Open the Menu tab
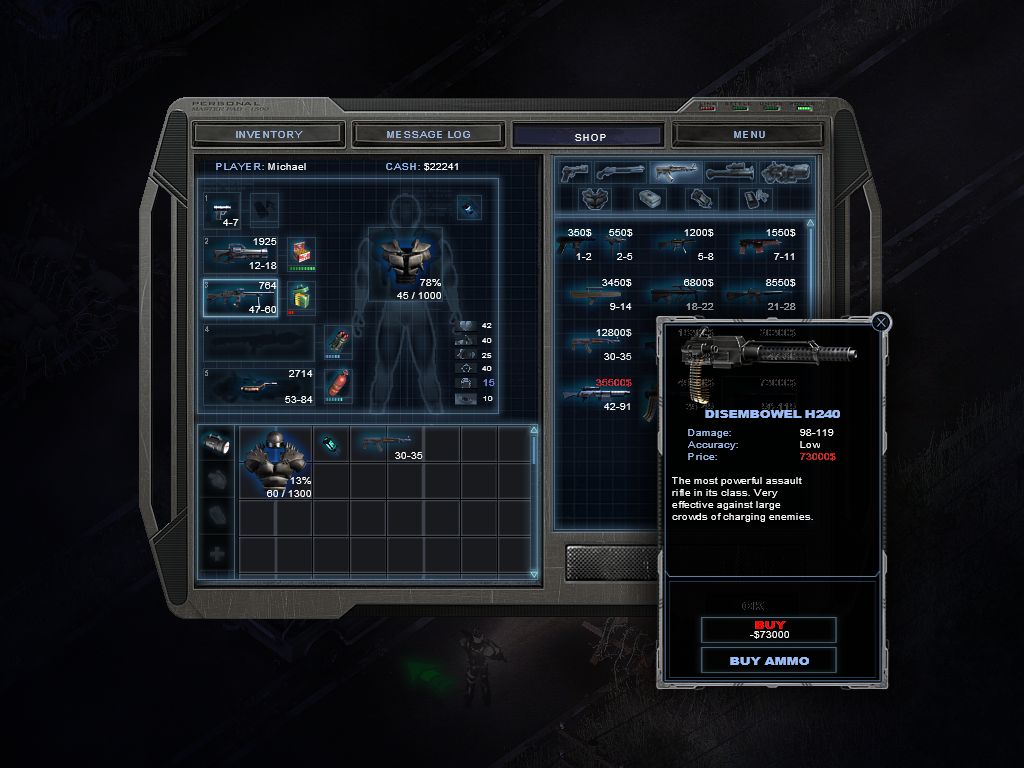1024x768 pixels. [749, 134]
